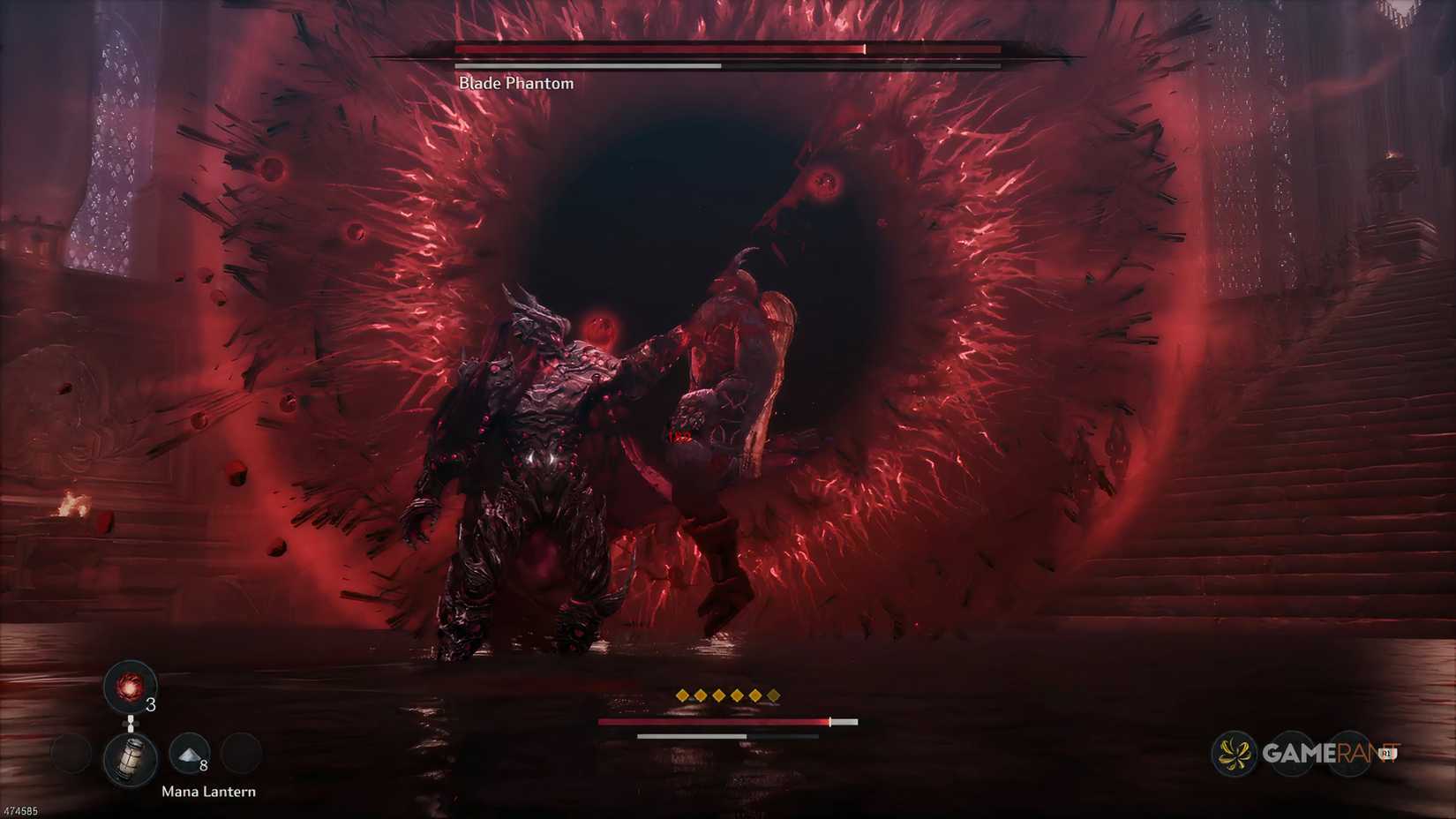Select the Mana Lantern item icon
The height and width of the screenshot is (819, 1456).
tap(131, 759)
